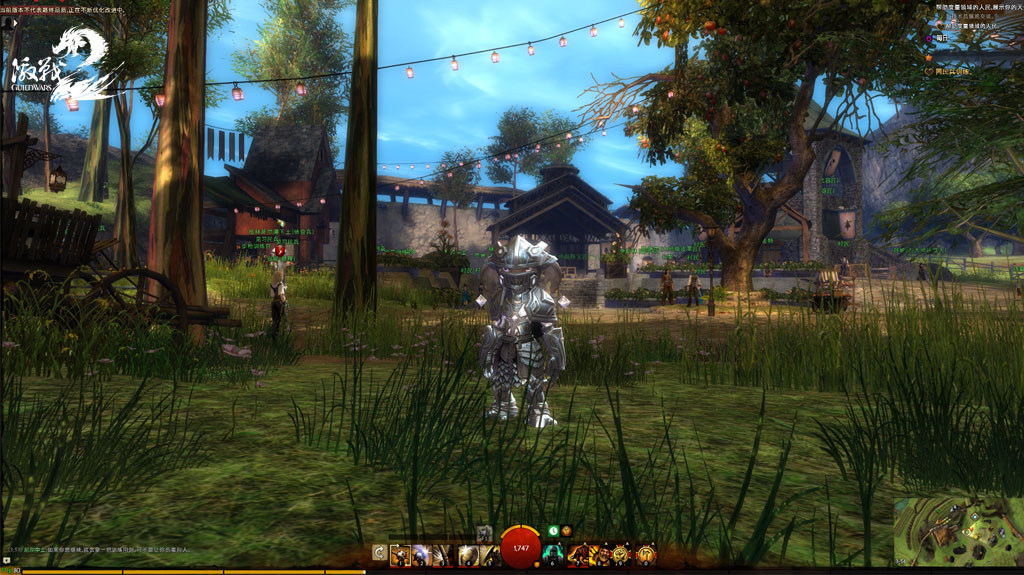Screen dimensions: 1024x575
Task: Activate weapon skill 1 on the hotbar
Action: click(x=399, y=553)
